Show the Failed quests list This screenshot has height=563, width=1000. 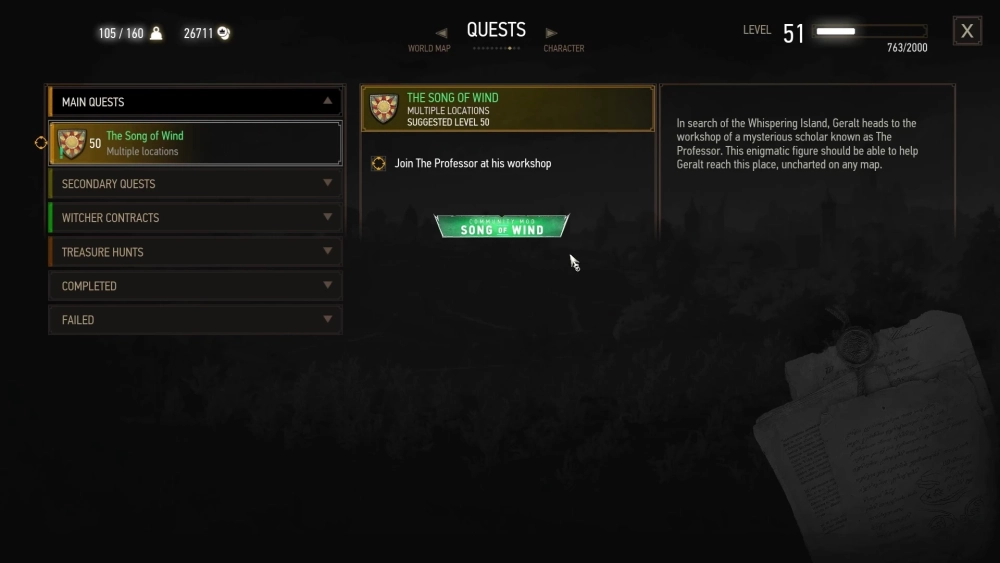pyautogui.click(x=195, y=320)
